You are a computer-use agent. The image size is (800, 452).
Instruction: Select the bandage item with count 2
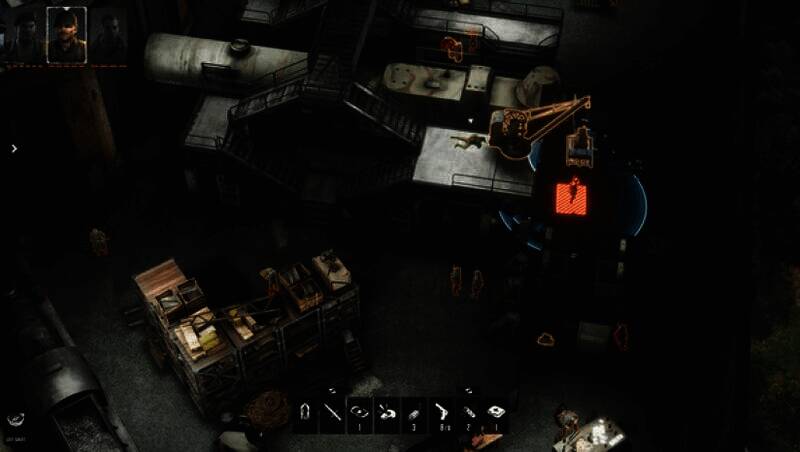[467, 411]
